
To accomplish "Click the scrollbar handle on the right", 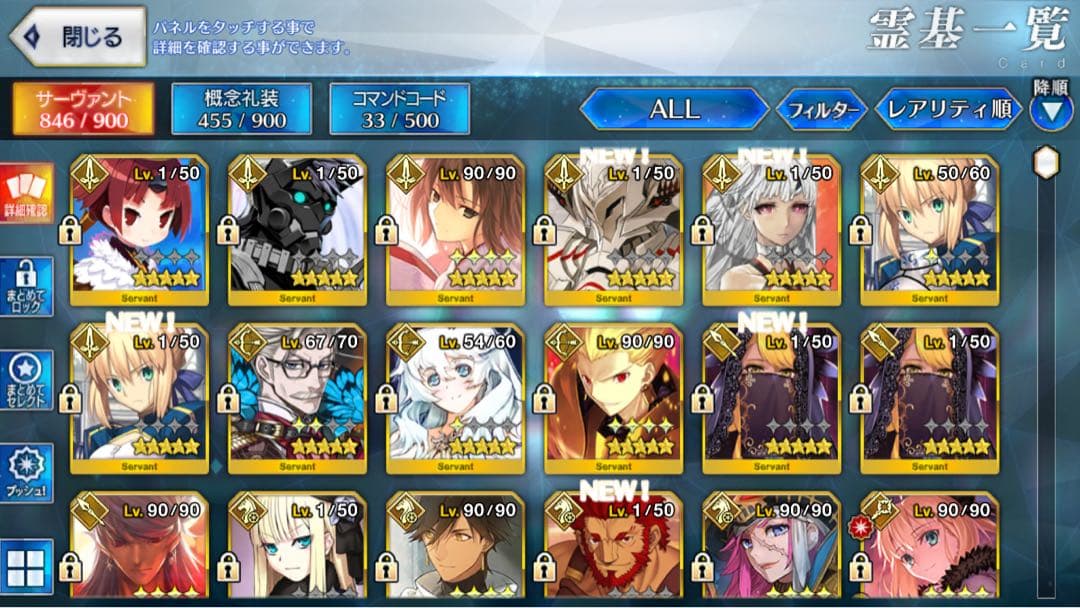I will 1046,162.
